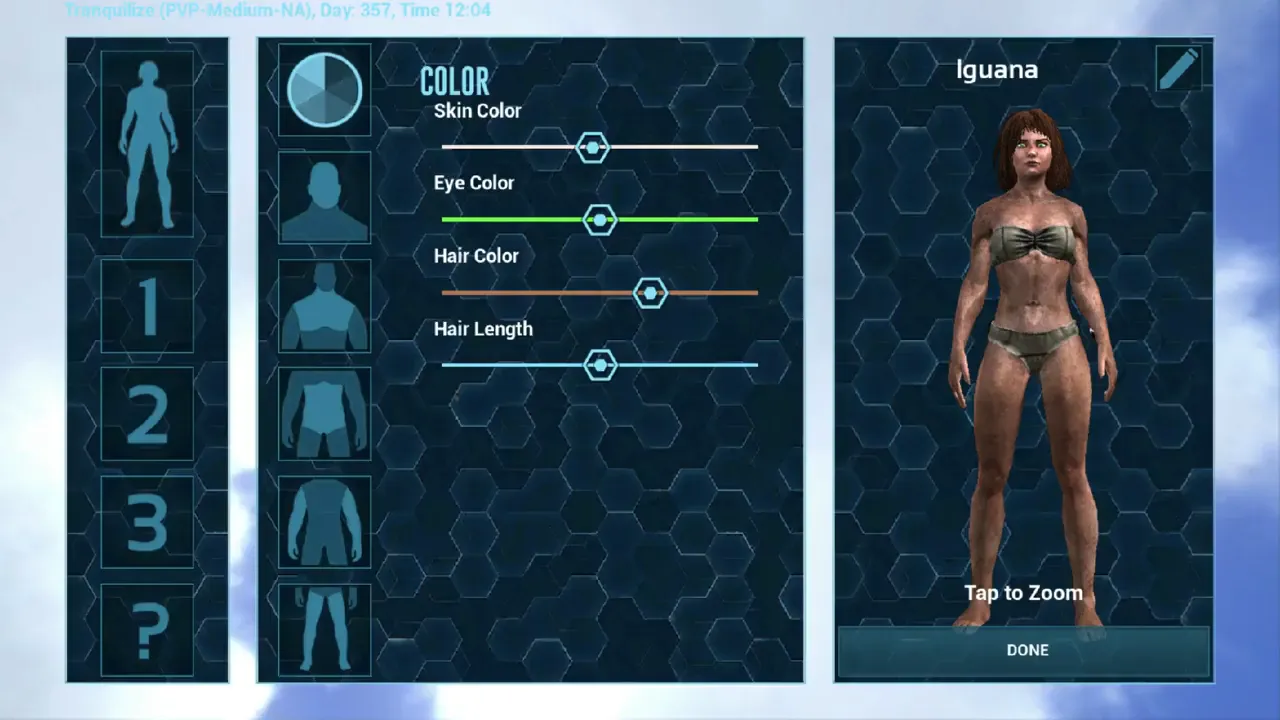
Task: Choose preset slot number 1
Action: coord(147,306)
